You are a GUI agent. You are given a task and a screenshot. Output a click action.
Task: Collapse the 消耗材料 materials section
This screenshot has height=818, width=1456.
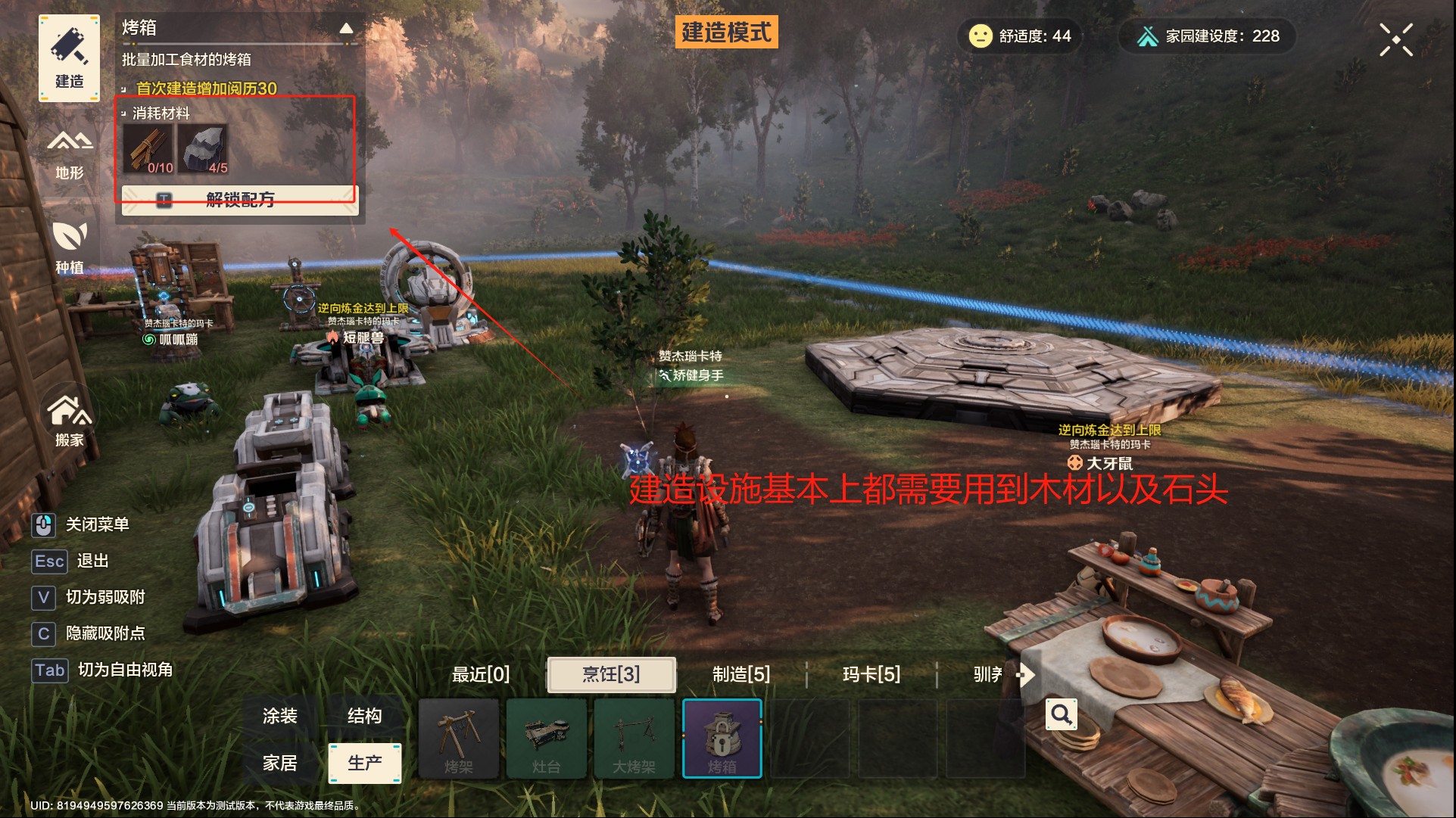click(x=125, y=112)
